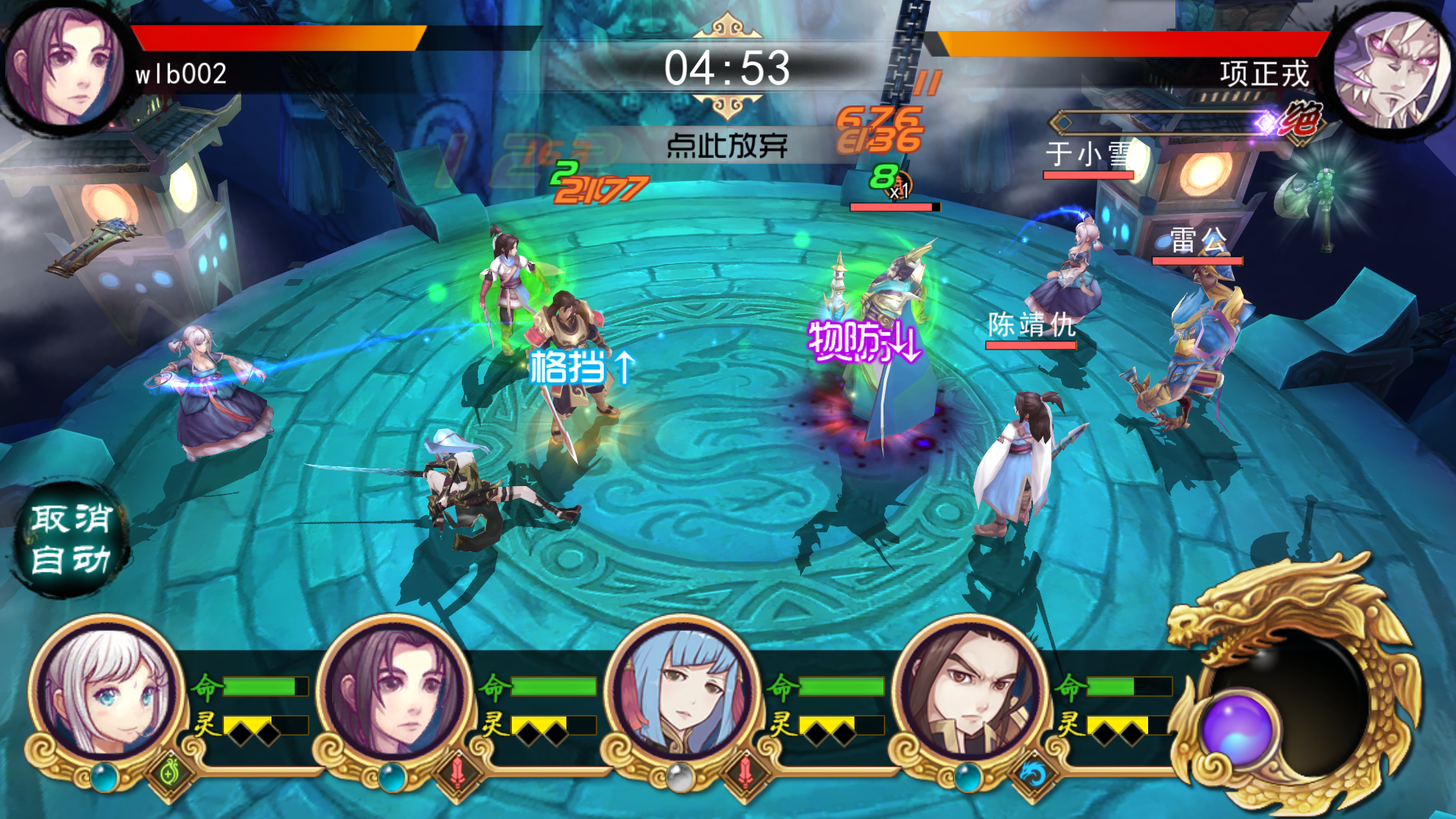The width and height of the screenshot is (1456, 819).
Task: Trigger the green swirl skill diamond icon
Action: coord(170,773)
